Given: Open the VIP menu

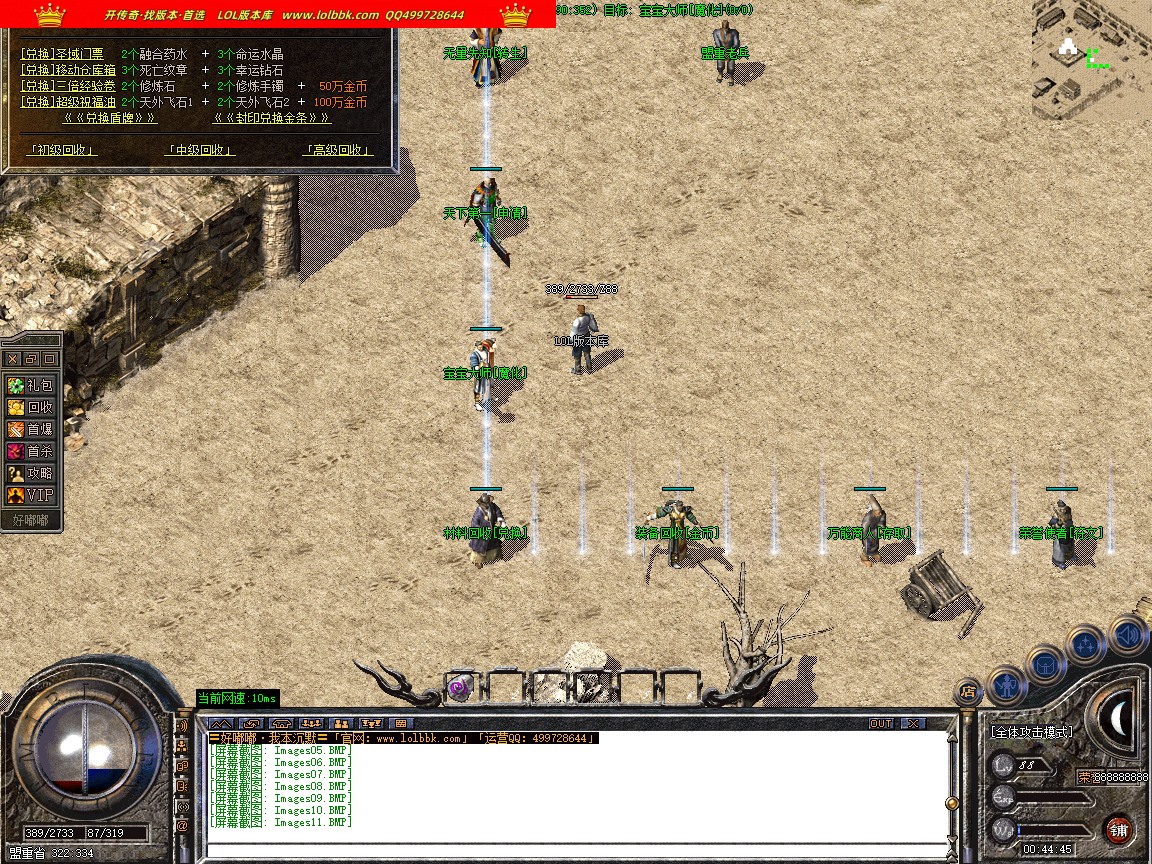Looking at the screenshot, I should point(31,495).
